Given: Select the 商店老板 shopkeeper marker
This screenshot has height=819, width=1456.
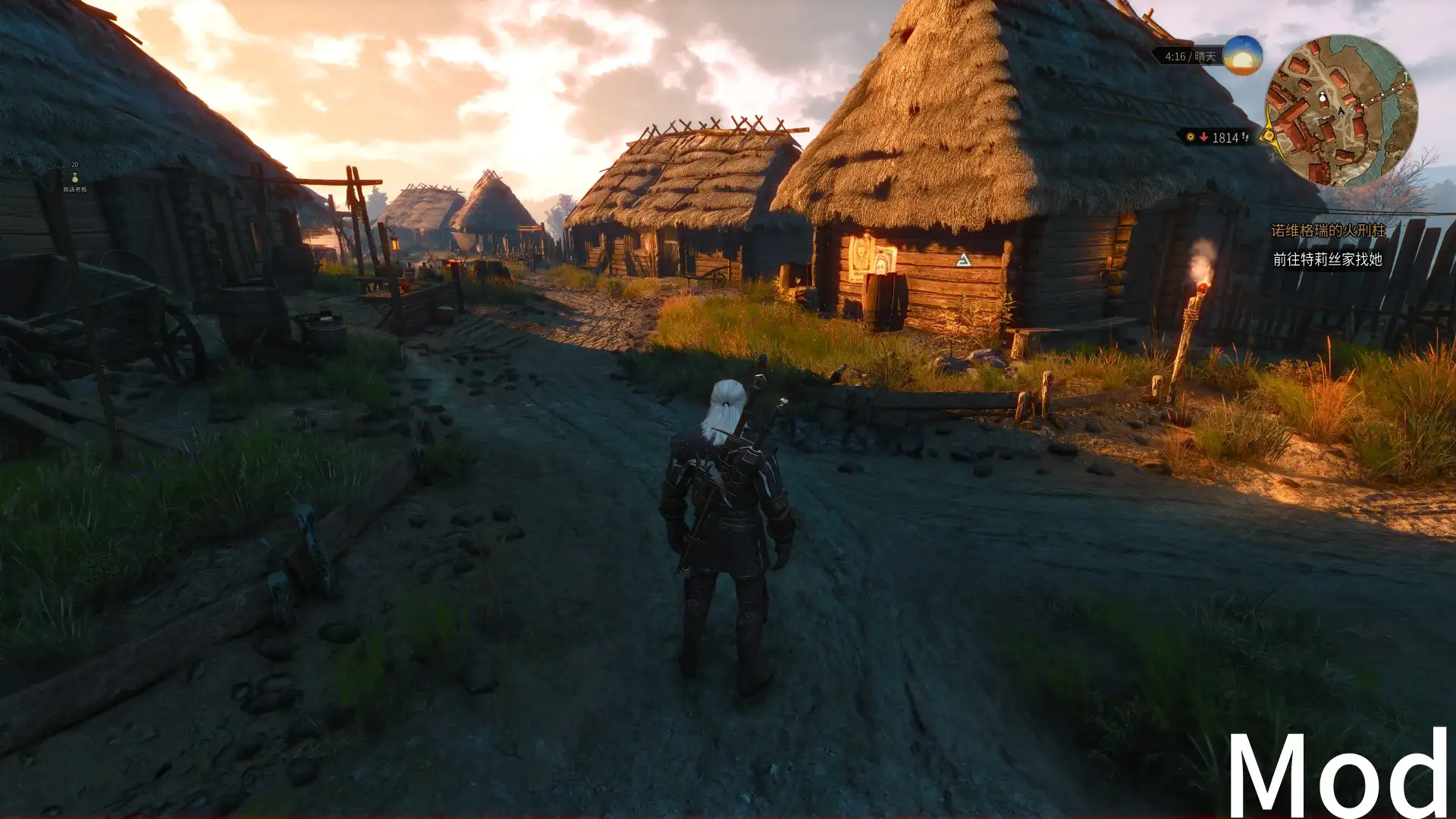Looking at the screenshot, I should tap(74, 179).
